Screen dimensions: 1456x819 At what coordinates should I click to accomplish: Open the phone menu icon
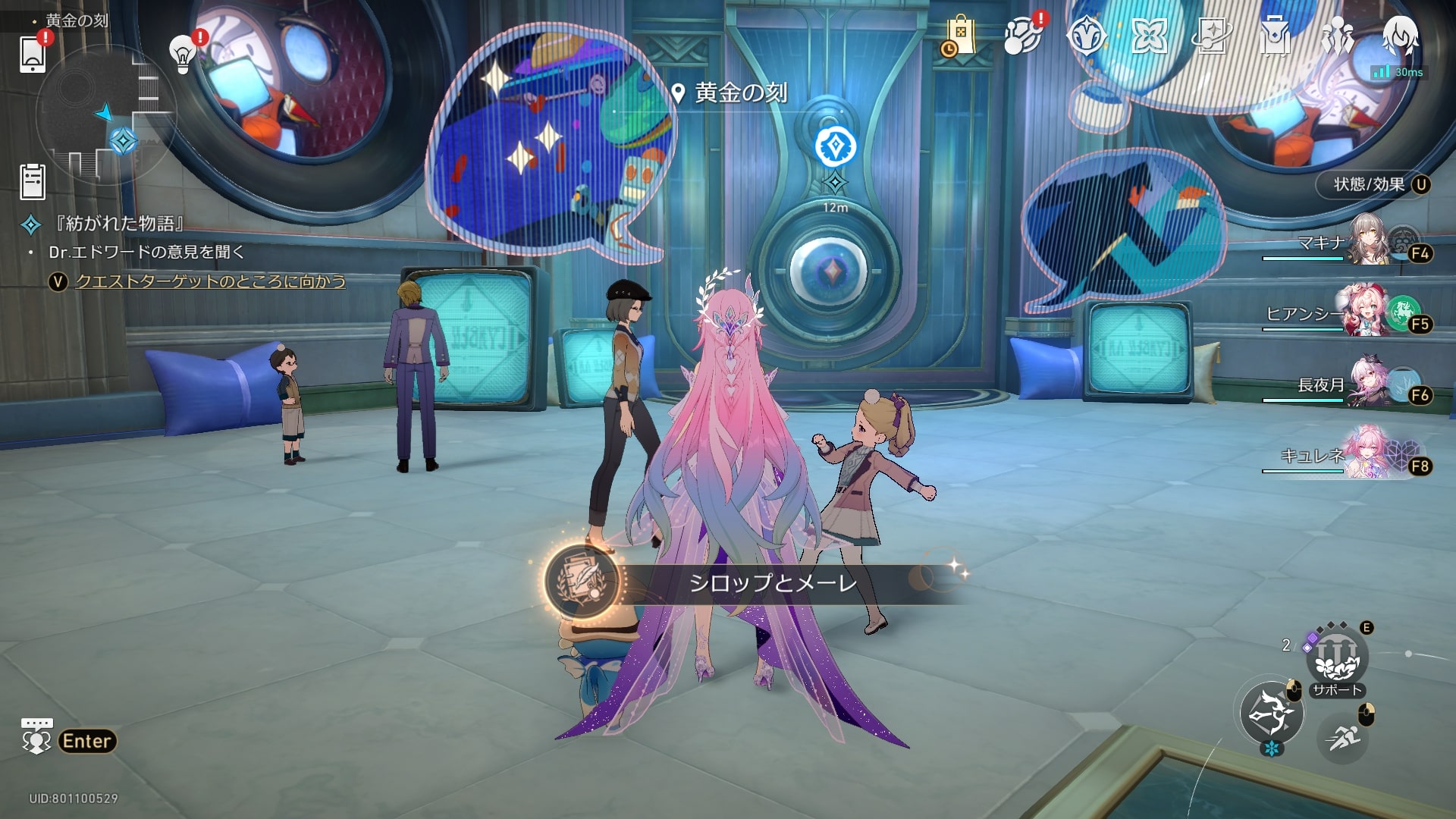click(32, 53)
